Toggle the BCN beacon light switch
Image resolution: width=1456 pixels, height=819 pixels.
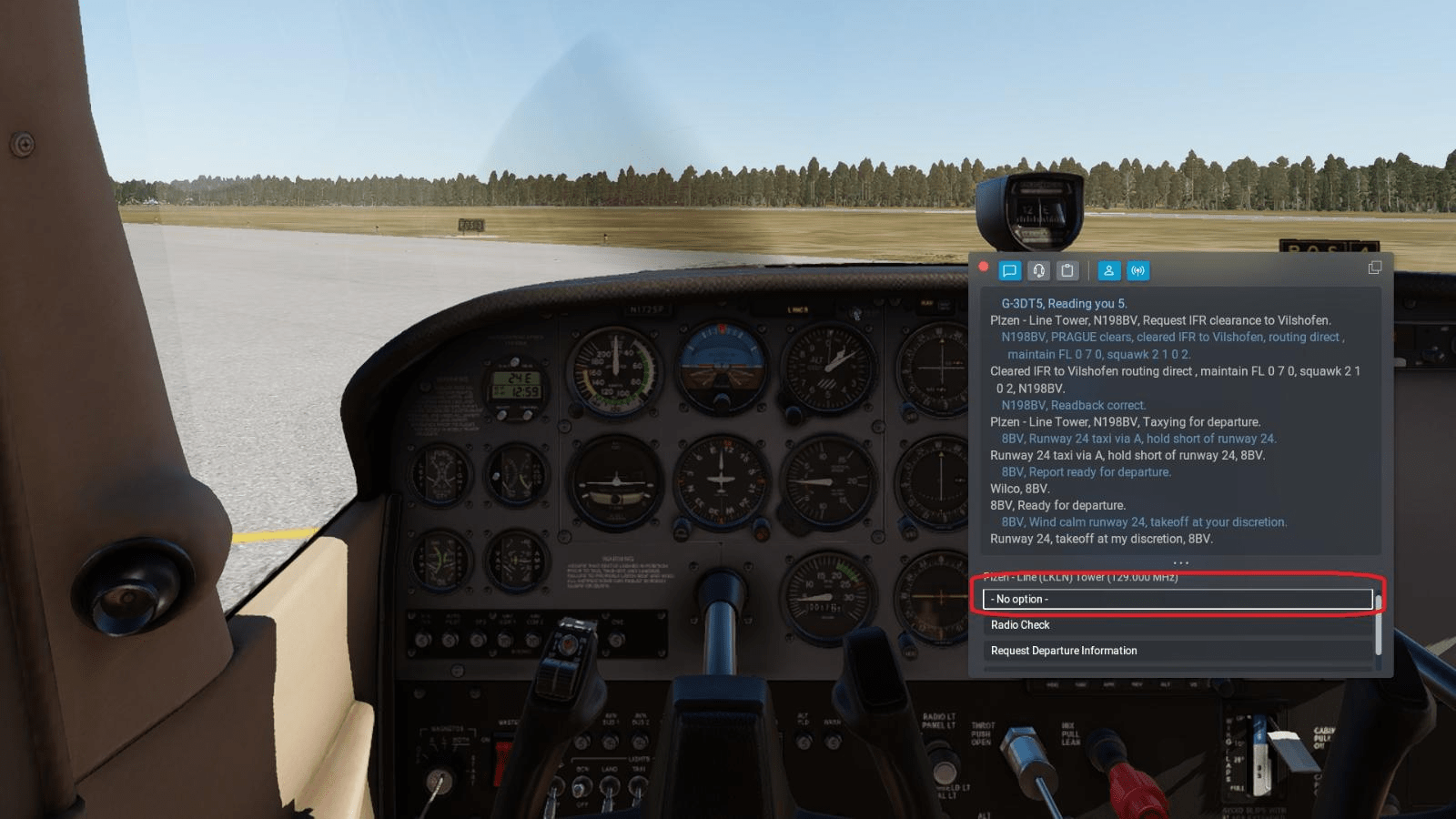point(581,788)
